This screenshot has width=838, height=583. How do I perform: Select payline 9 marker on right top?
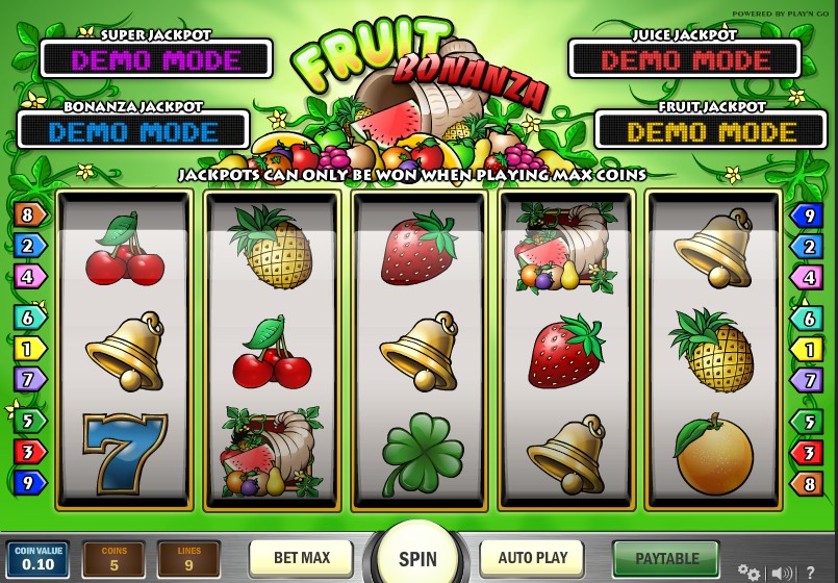pyautogui.click(x=806, y=214)
